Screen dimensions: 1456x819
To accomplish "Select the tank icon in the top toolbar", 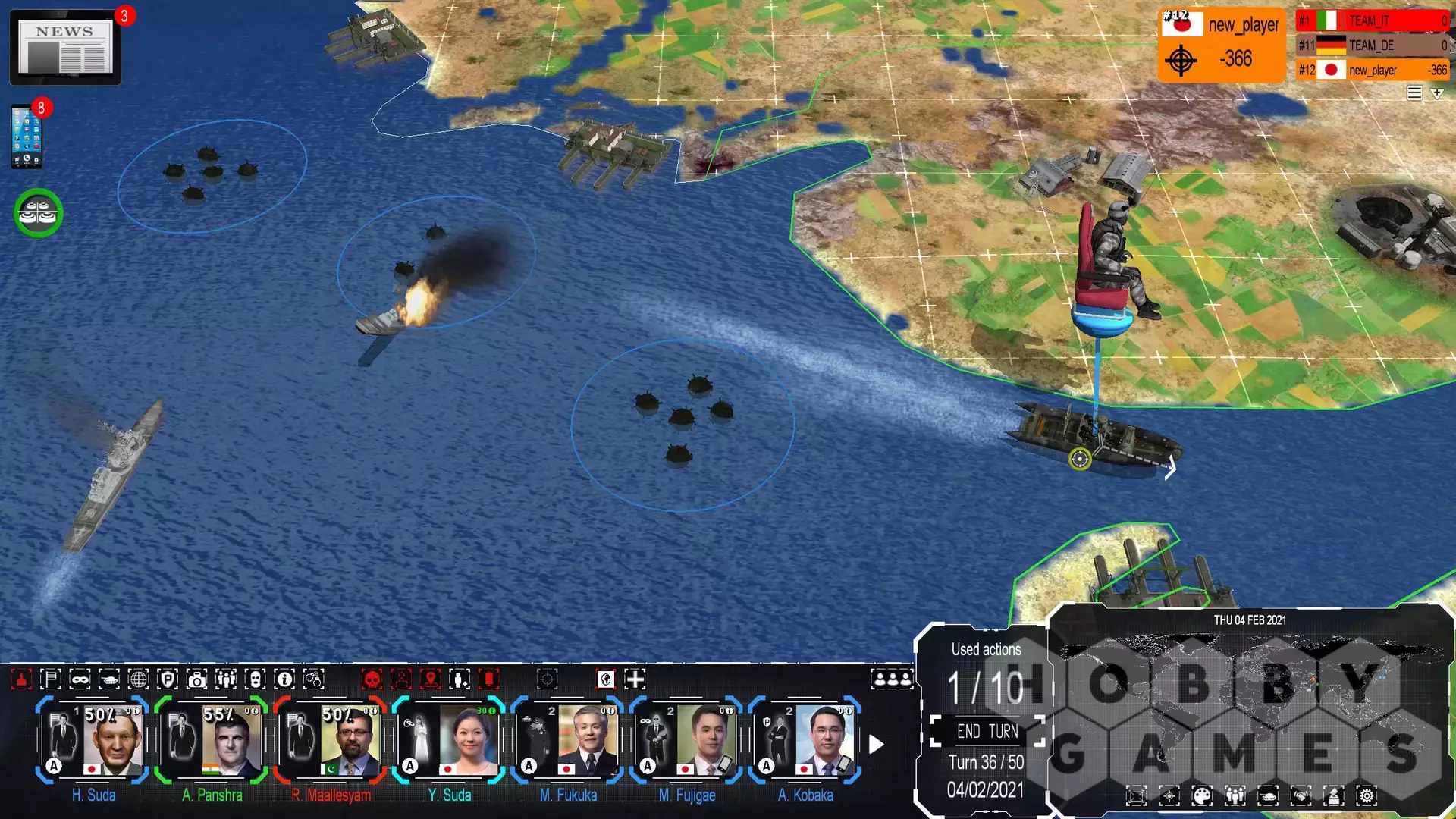I will [109, 679].
